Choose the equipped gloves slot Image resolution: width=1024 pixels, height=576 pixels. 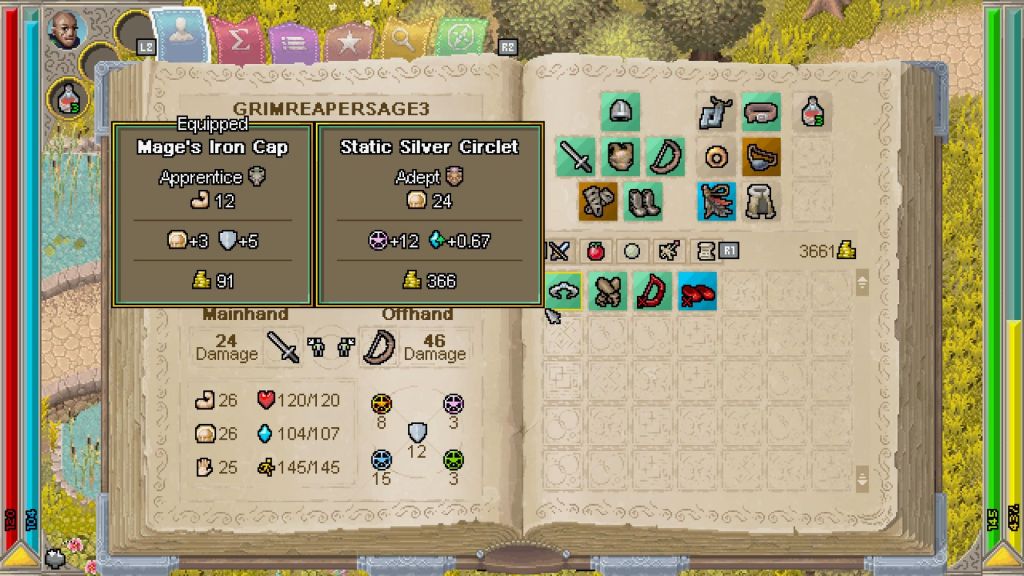click(598, 201)
